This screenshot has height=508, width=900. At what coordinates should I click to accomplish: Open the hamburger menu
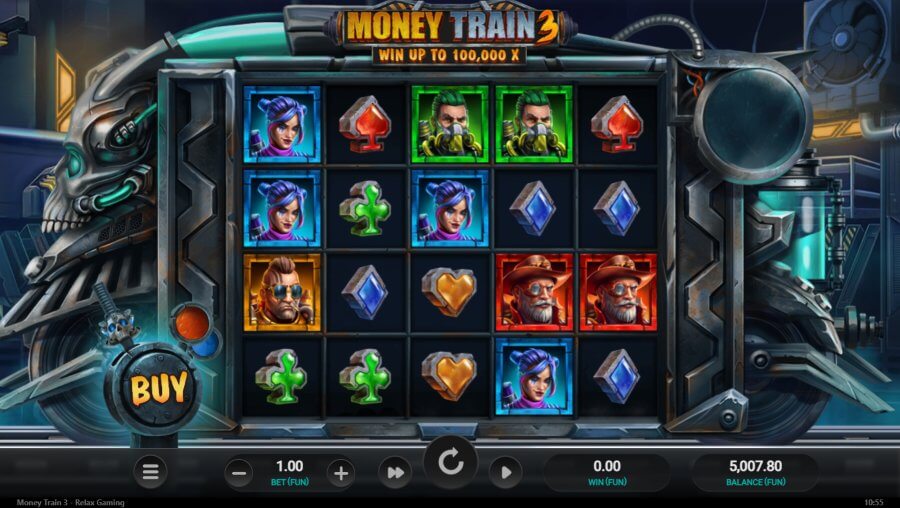click(150, 472)
